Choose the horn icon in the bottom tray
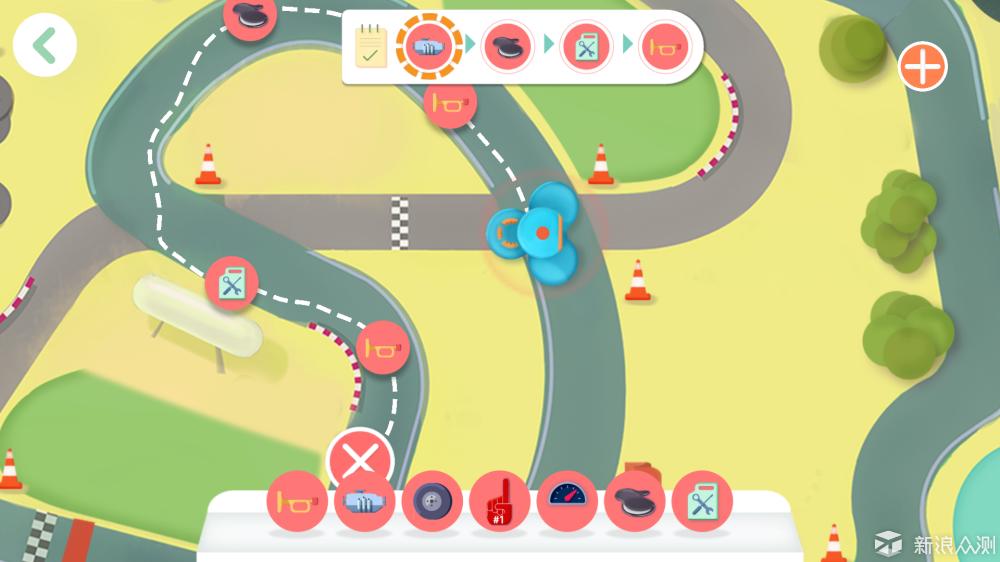The height and width of the screenshot is (562, 1000). coord(297,500)
